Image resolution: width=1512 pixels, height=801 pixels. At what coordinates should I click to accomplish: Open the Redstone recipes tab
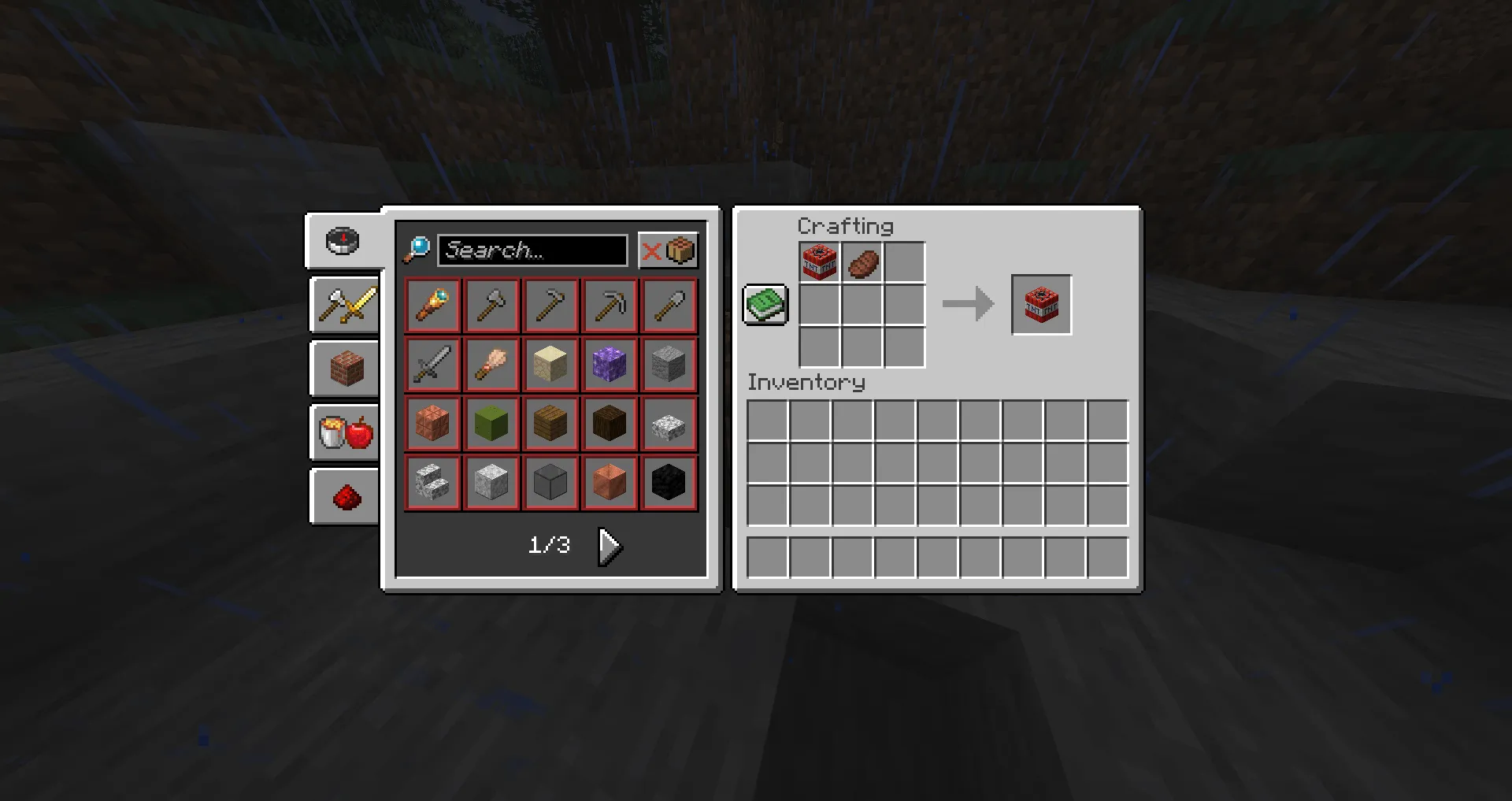[344, 495]
